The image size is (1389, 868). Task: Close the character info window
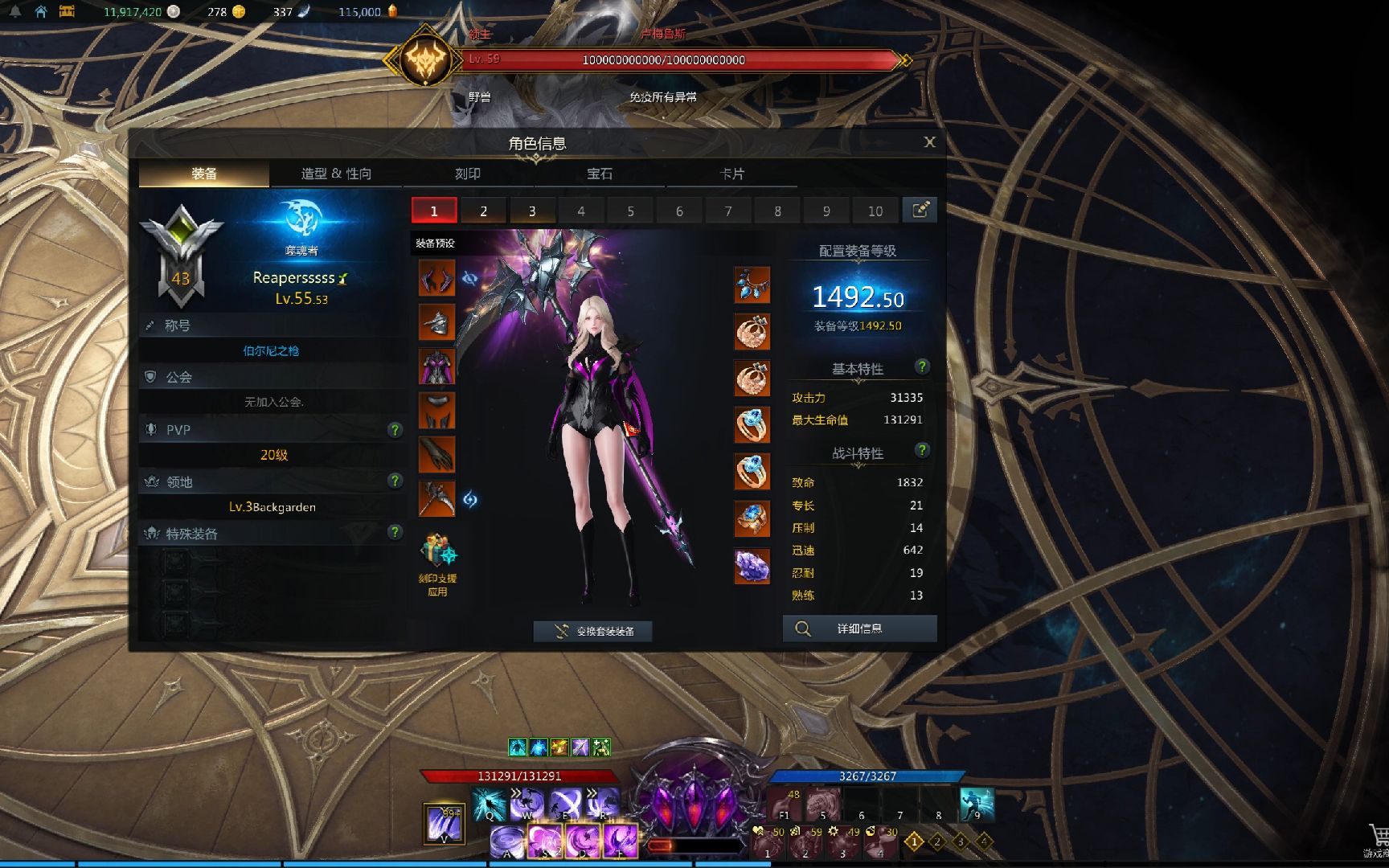tap(929, 142)
